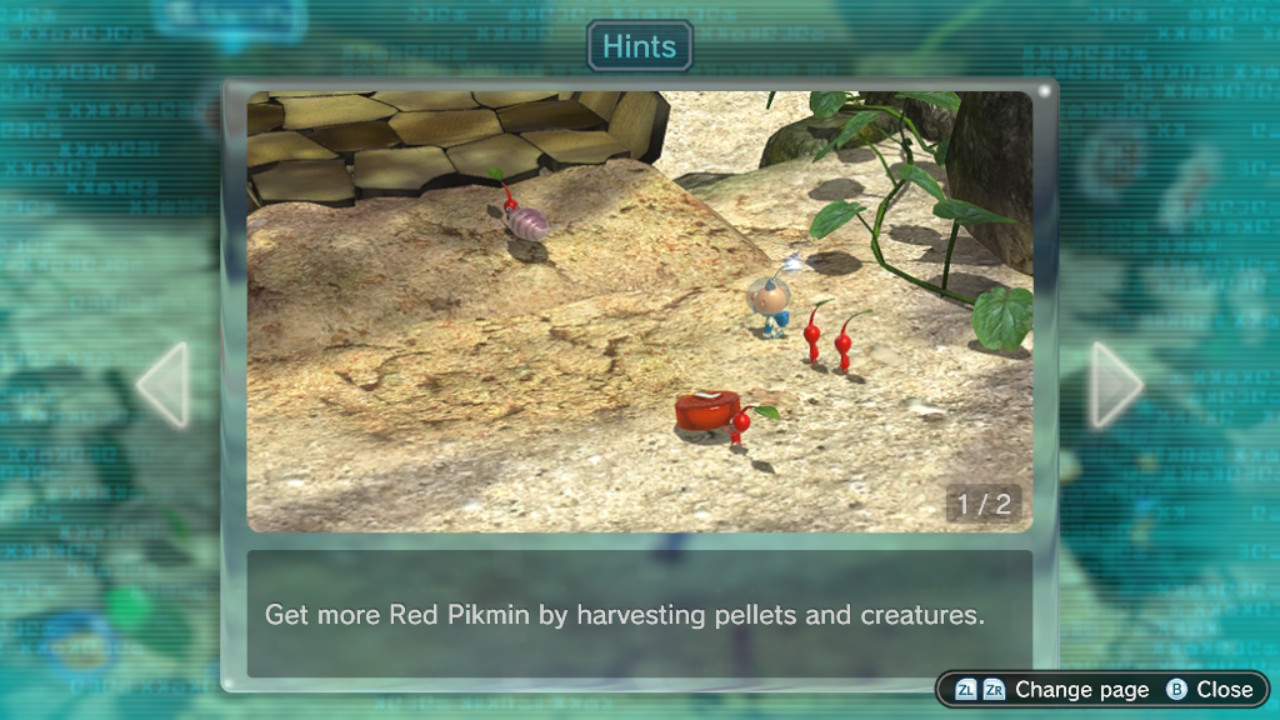Go to the next hint page
Screen dimensions: 1280x720
[x=1114, y=385]
